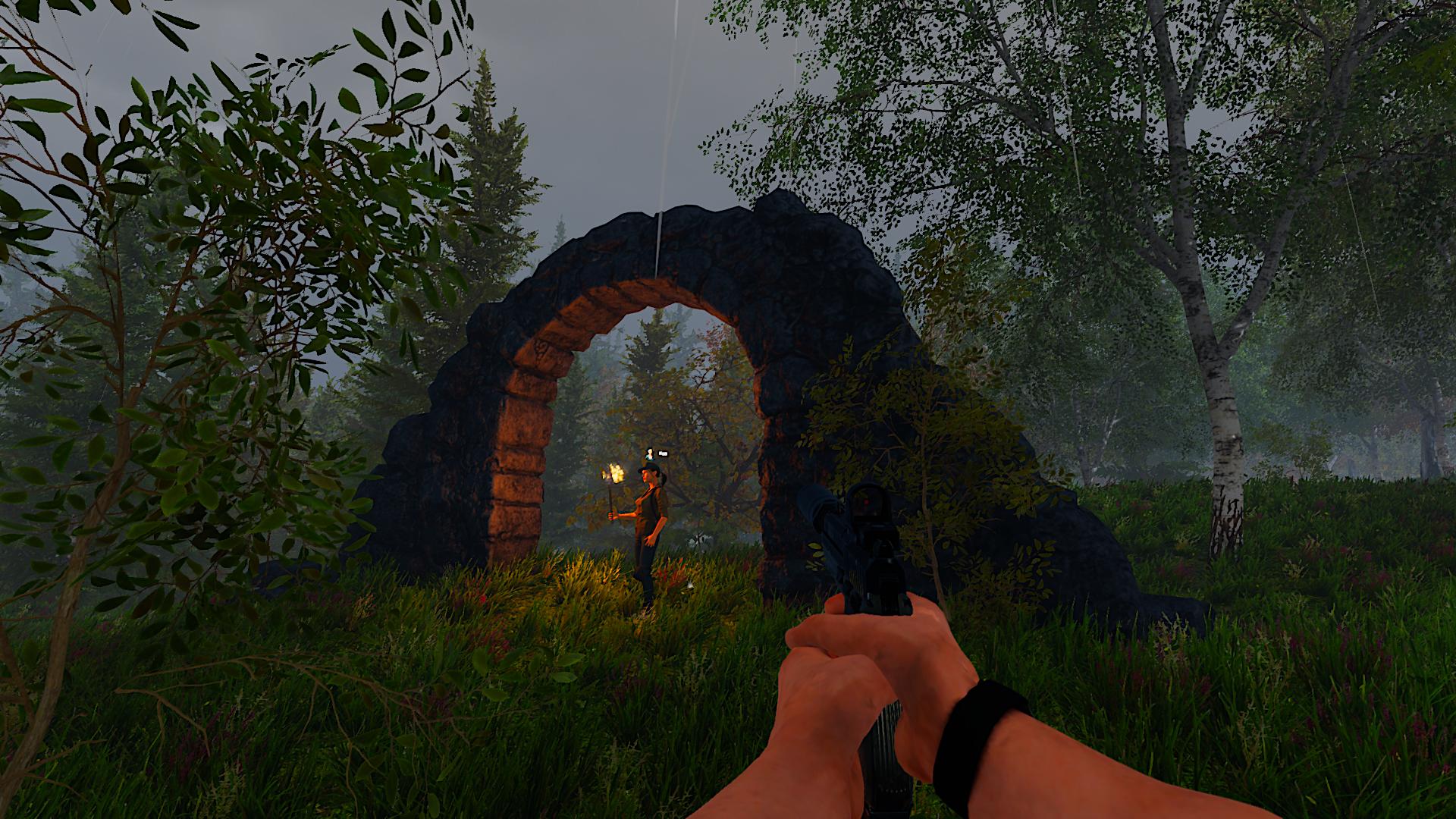The width and height of the screenshot is (1456, 819).
Task: Select the portrait marker above the torchbearer
Action: click(x=650, y=453)
